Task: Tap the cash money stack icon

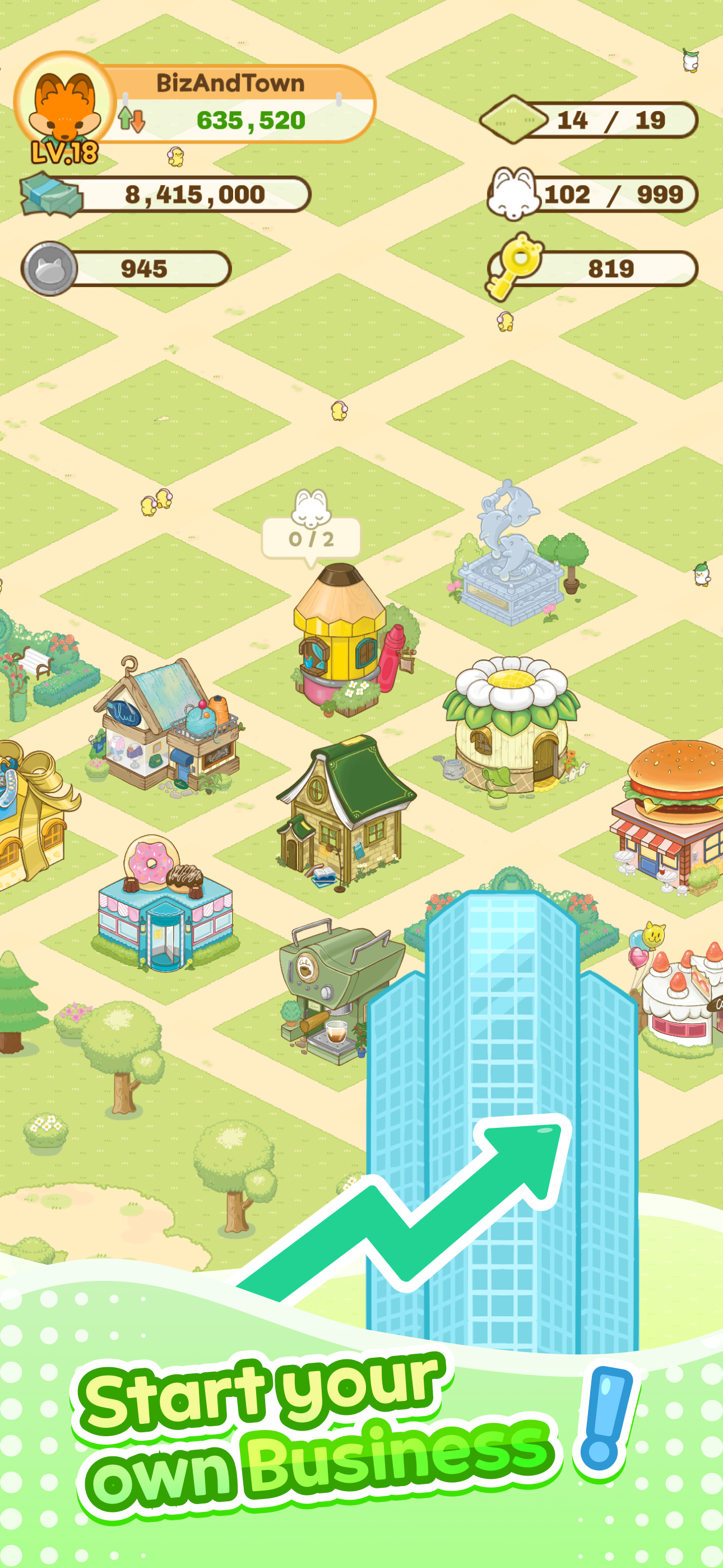Action: click(52, 195)
